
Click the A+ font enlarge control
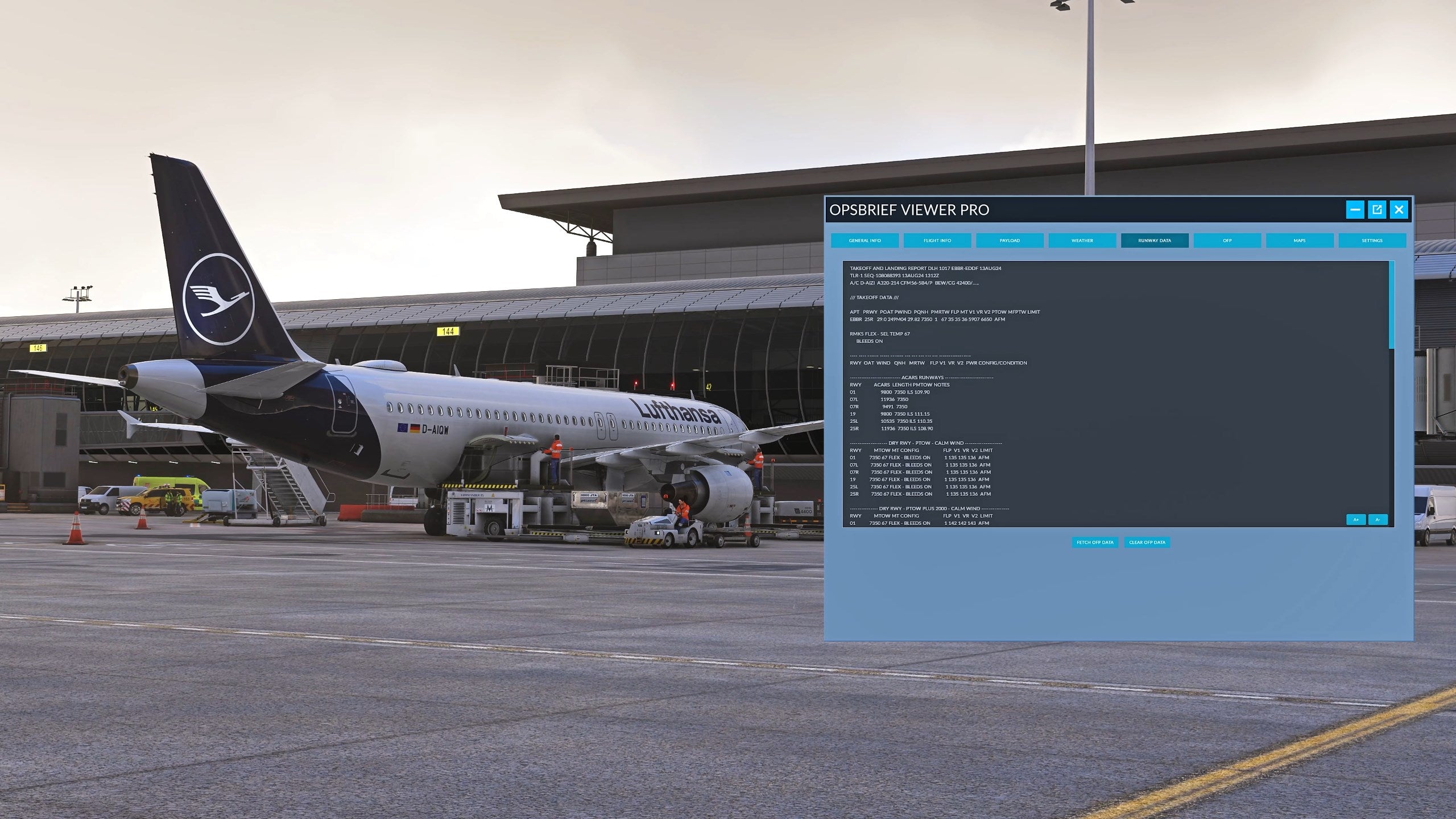coord(1357,519)
